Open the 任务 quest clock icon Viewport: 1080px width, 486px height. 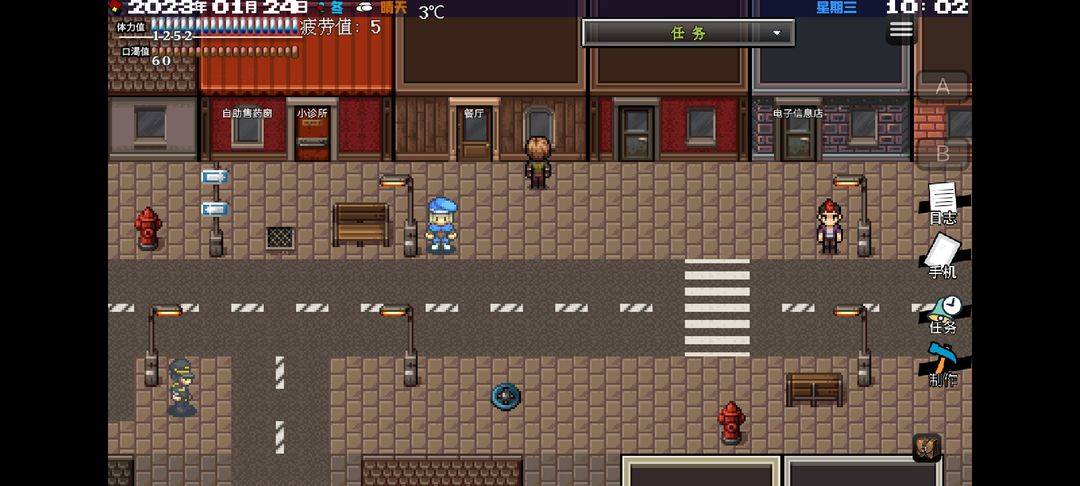(x=943, y=313)
